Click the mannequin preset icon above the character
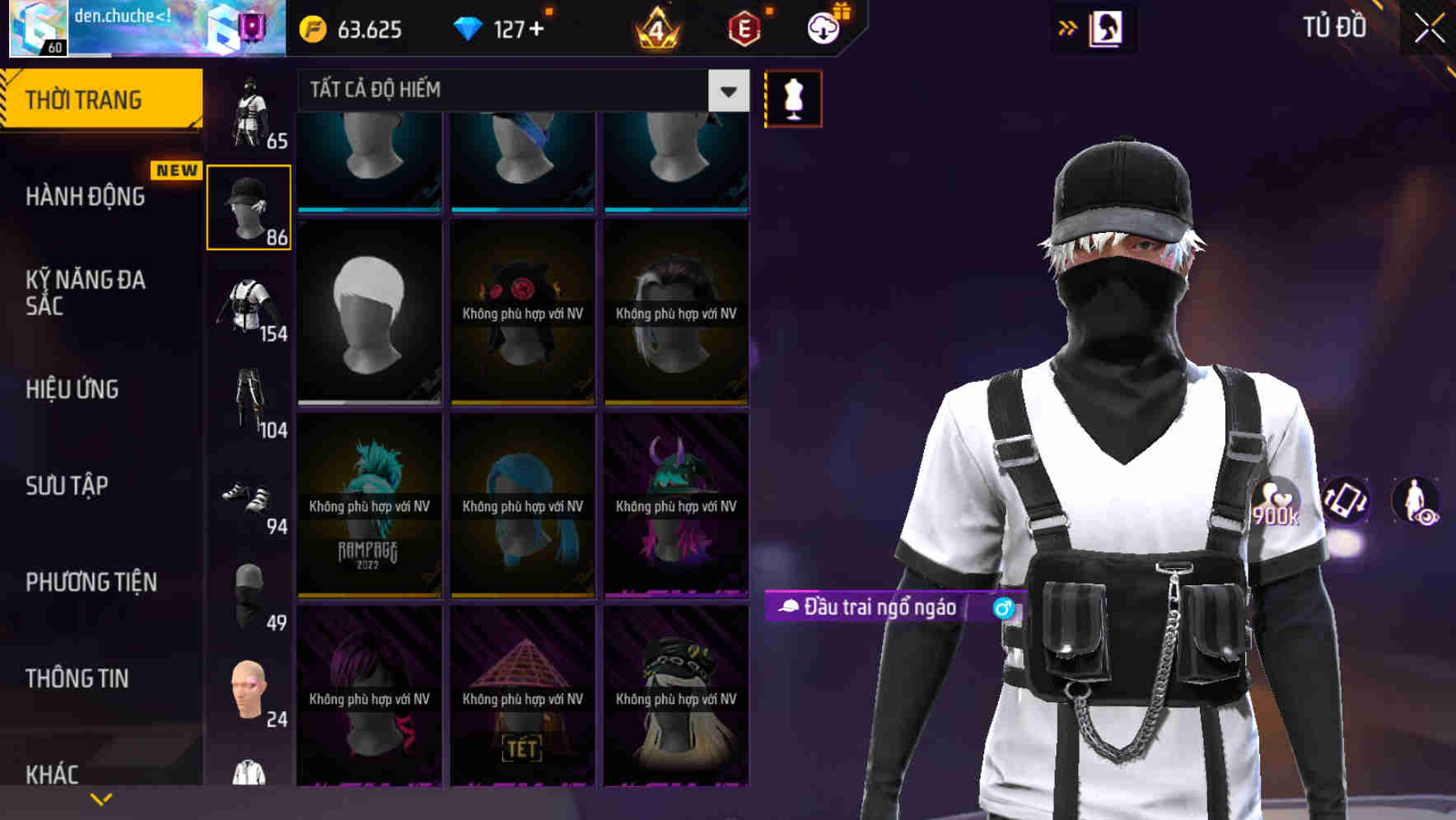The image size is (1456, 820). [793, 97]
